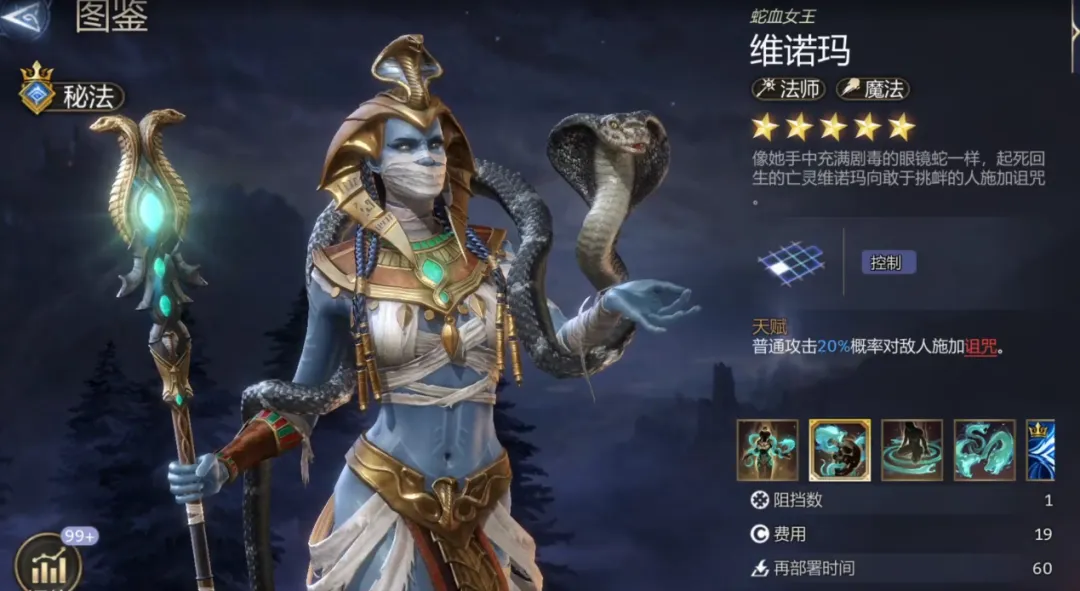Image resolution: width=1080 pixels, height=591 pixels.
Task: Open the bar chart stats button
Action: [x=48, y=565]
